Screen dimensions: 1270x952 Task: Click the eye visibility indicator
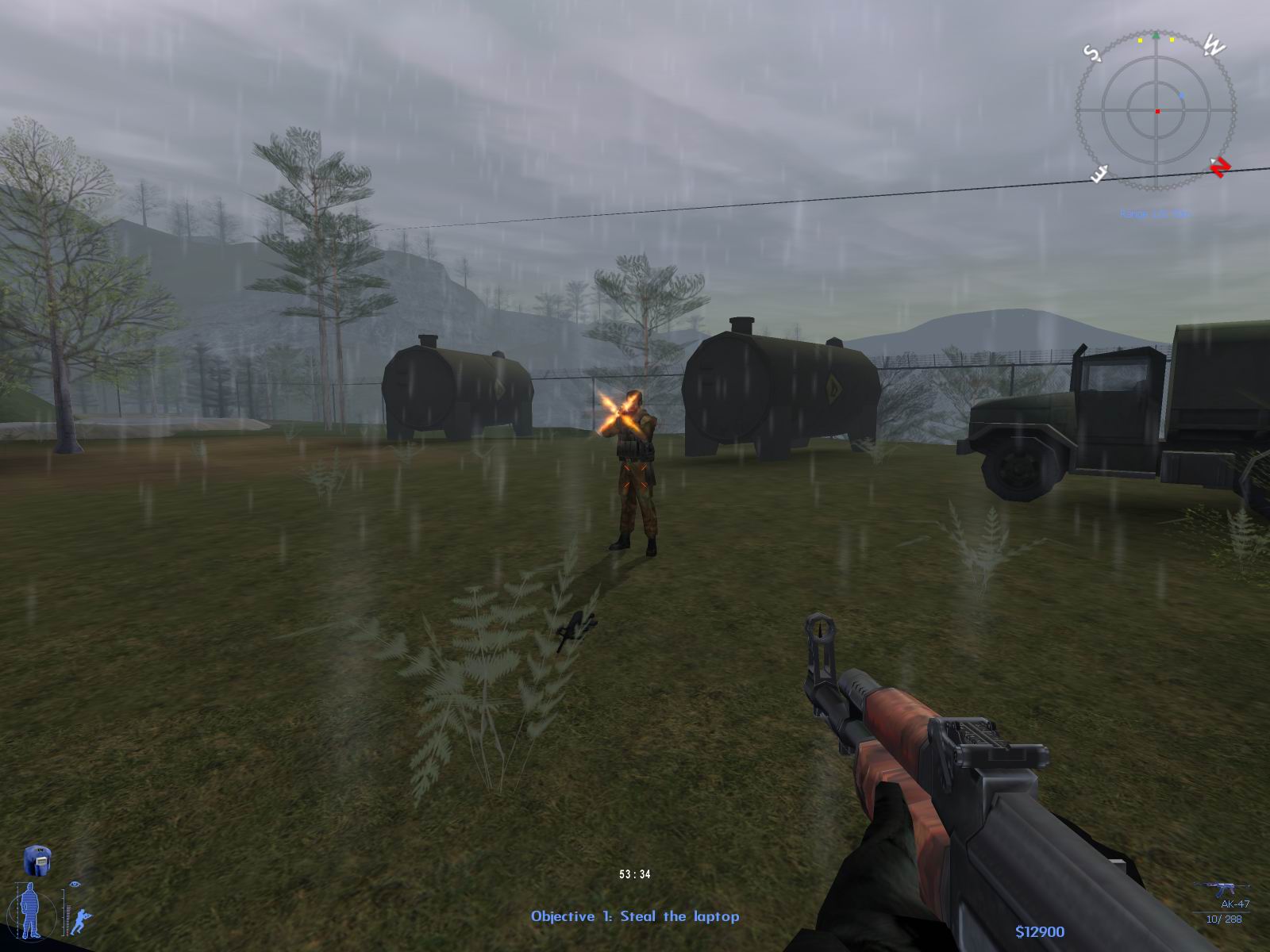click(x=75, y=884)
